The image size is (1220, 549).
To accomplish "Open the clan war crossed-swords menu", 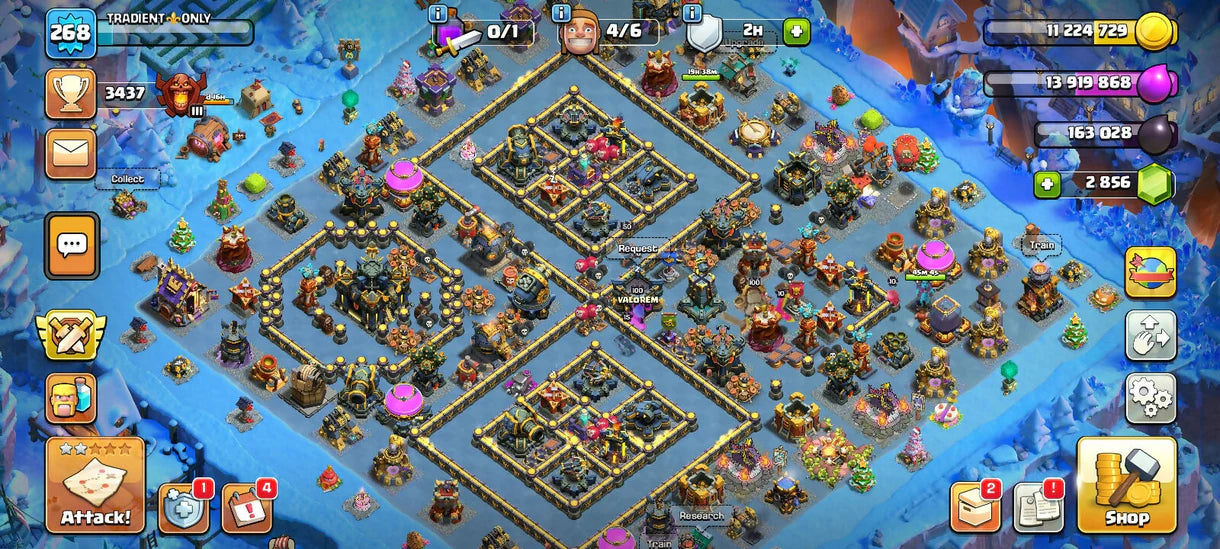I will [71, 335].
